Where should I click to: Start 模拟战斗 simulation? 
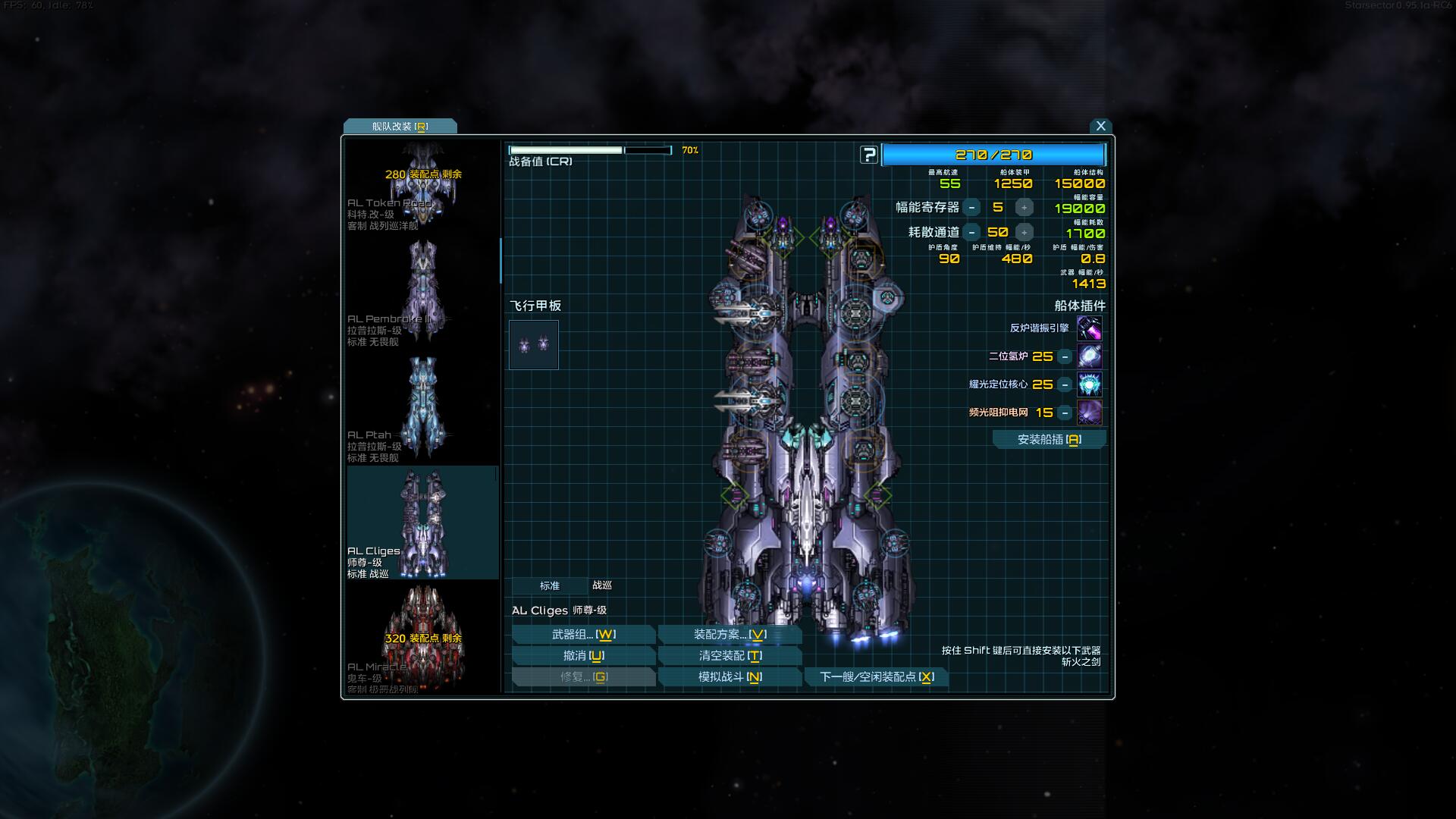(x=730, y=677)
